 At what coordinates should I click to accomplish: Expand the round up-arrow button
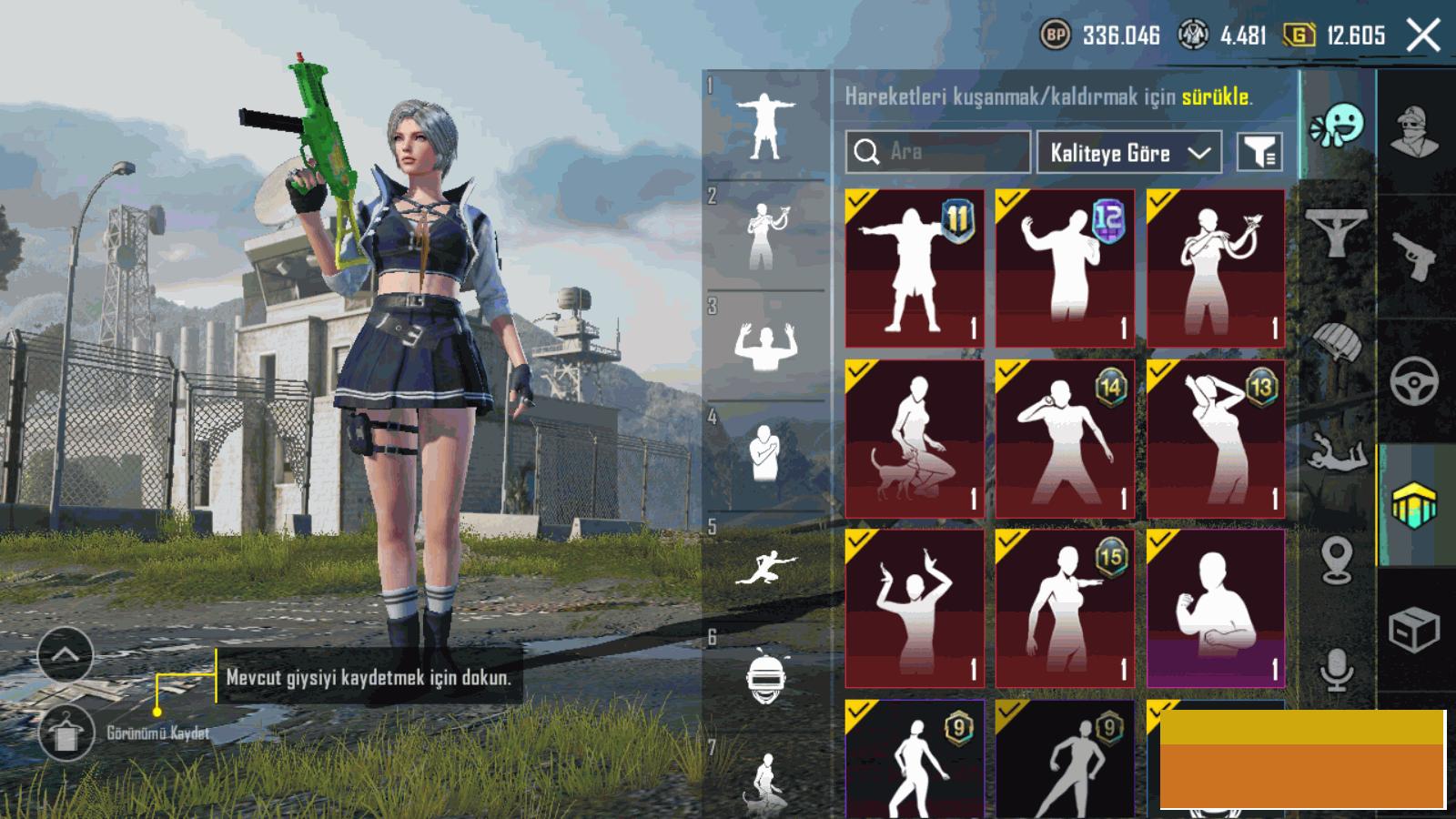[x=66, y=654]
